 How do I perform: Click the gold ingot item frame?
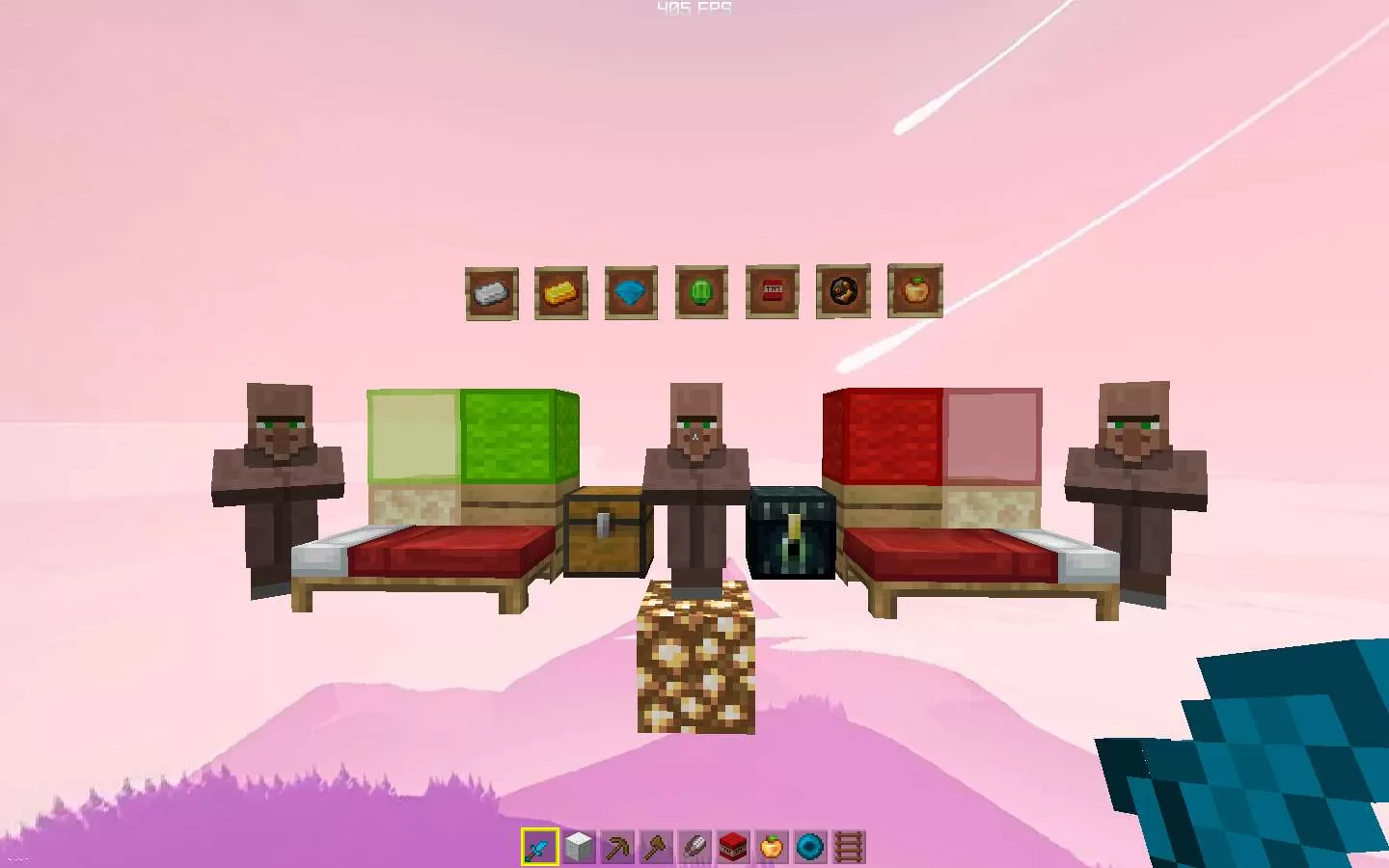click(561, 291)
